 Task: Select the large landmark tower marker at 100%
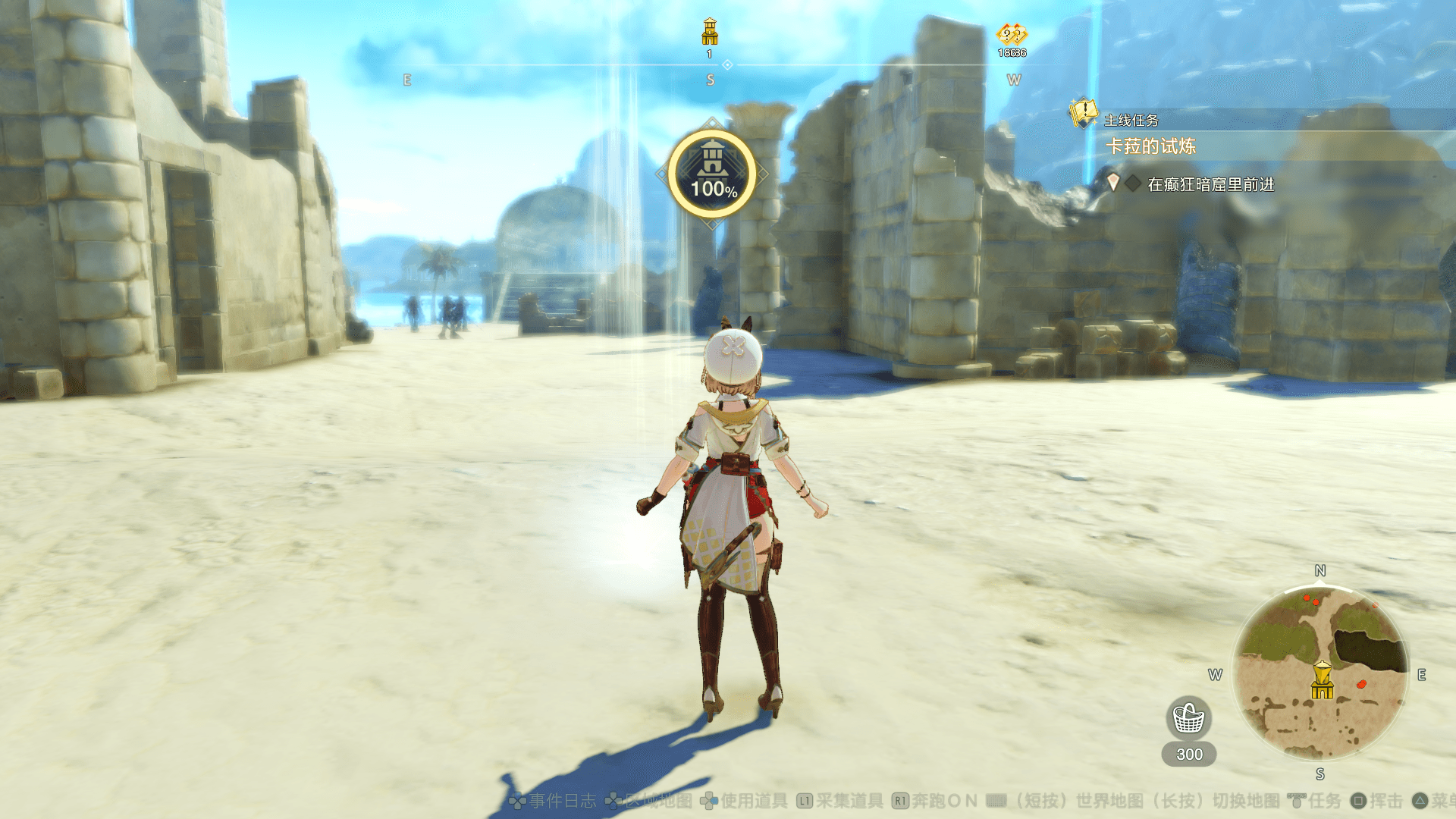[x=712, y=174]
